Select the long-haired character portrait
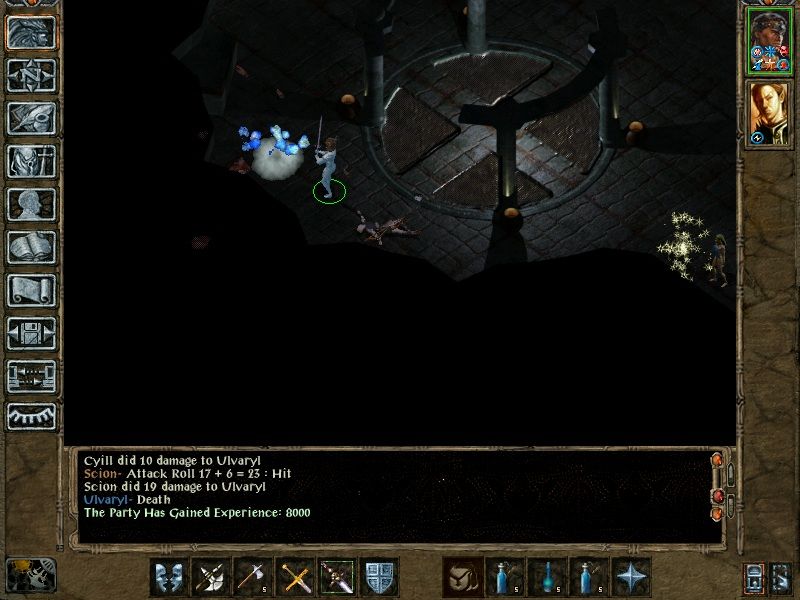 pos(768,113)
